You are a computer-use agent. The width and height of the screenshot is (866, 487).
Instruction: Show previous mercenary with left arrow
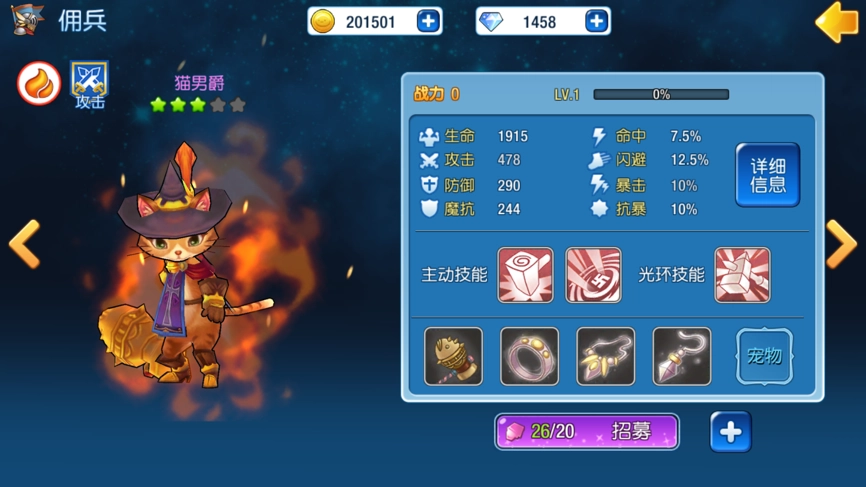point(25,243)
